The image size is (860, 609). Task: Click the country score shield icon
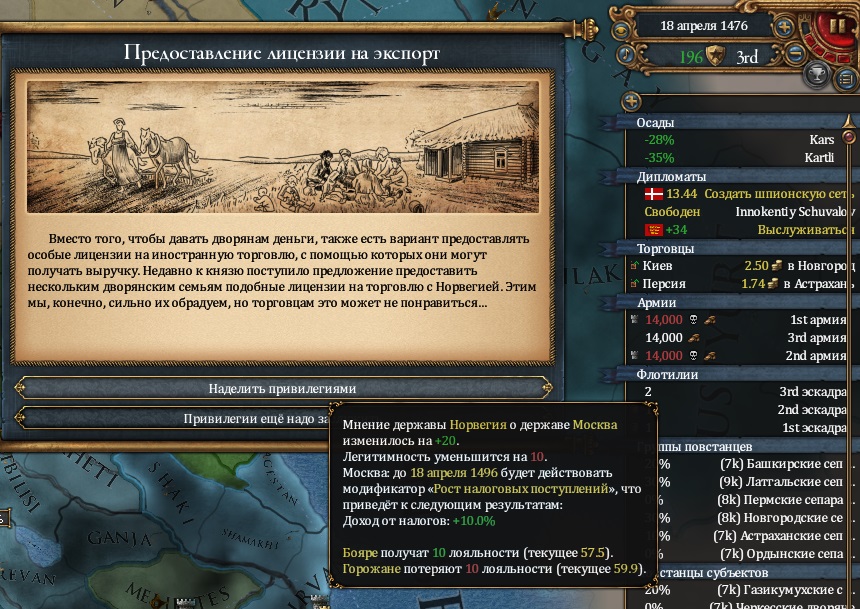[x=715, y=56]
